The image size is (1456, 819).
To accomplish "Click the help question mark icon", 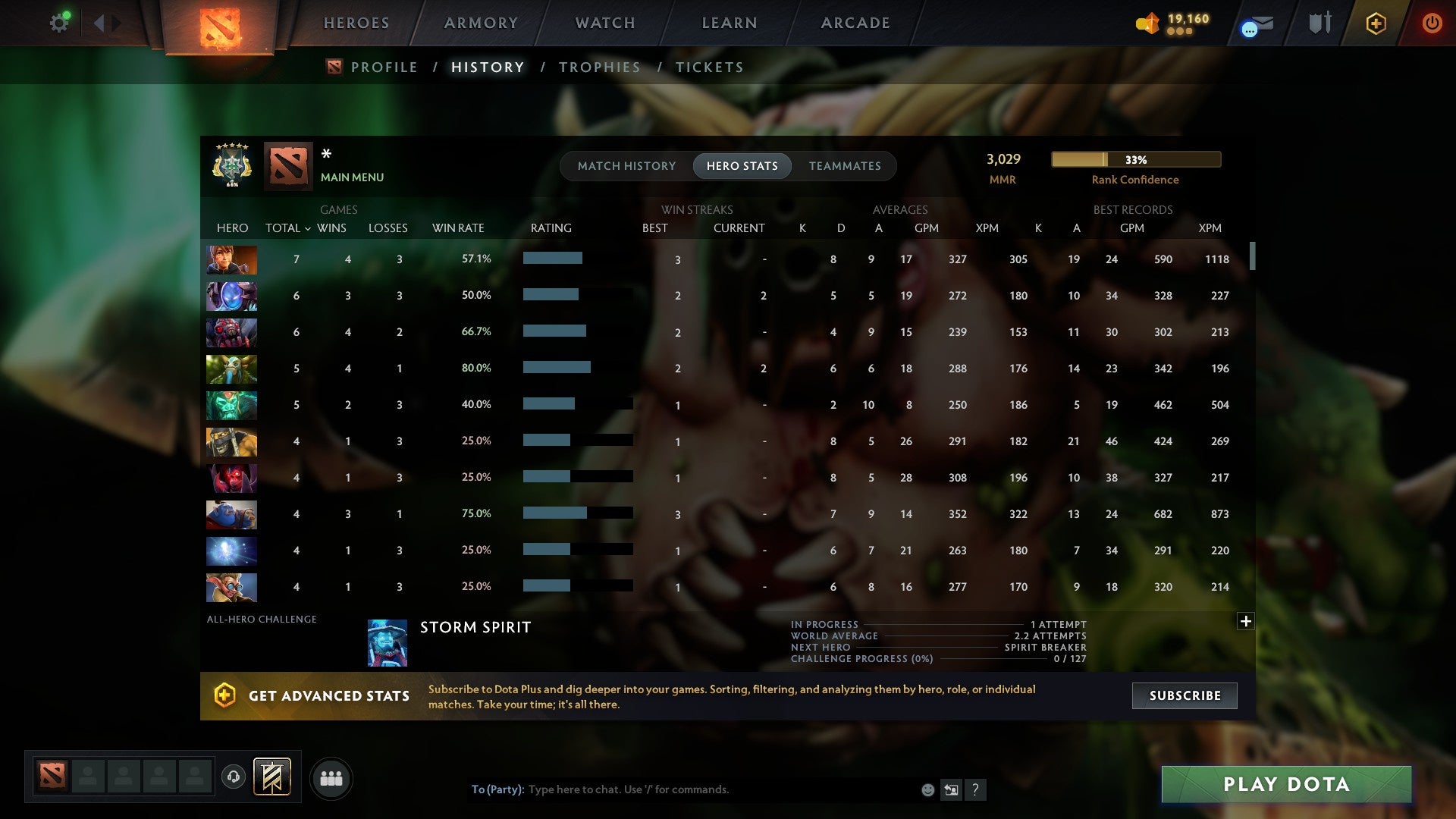I will click(977, 789).
